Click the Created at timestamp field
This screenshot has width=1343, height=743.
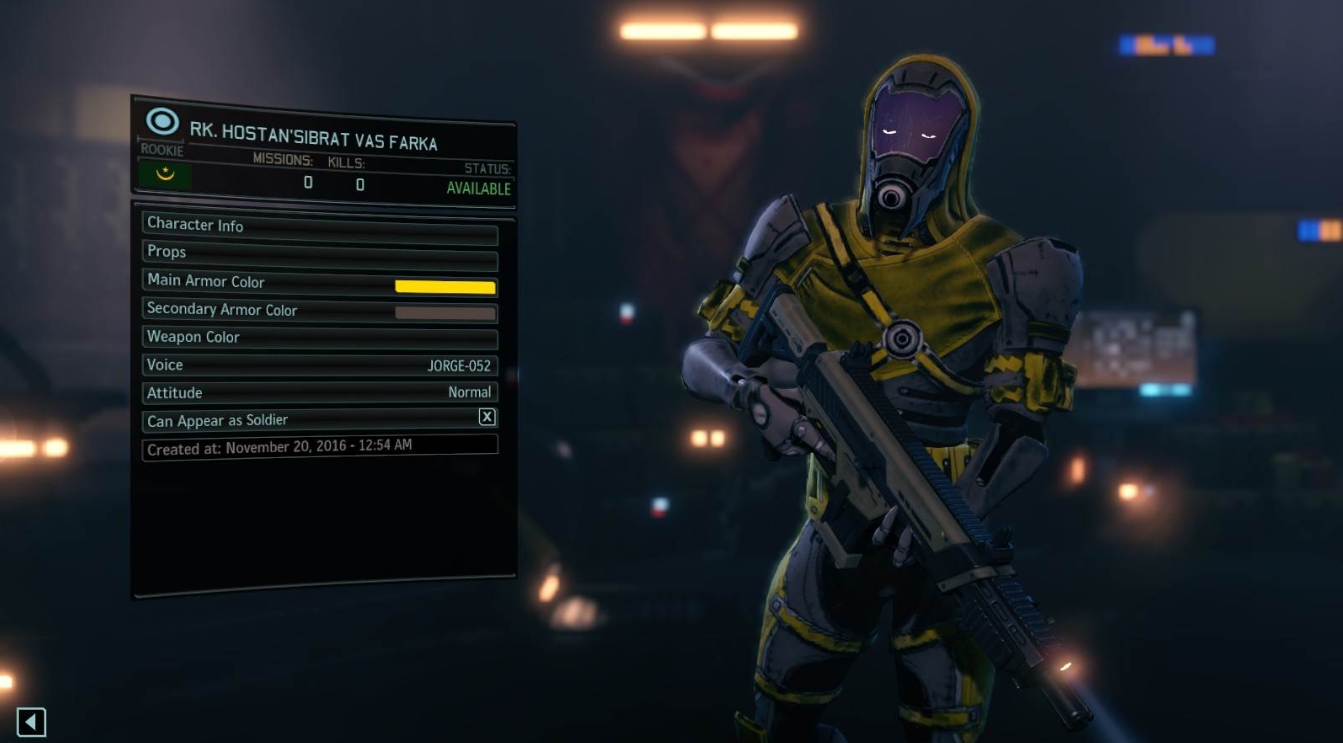pos(320,446)
